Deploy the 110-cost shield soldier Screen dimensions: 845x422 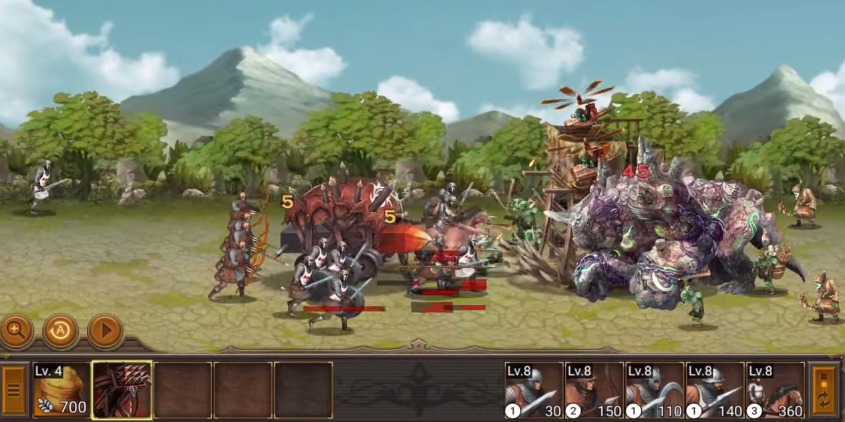[654, 390]
